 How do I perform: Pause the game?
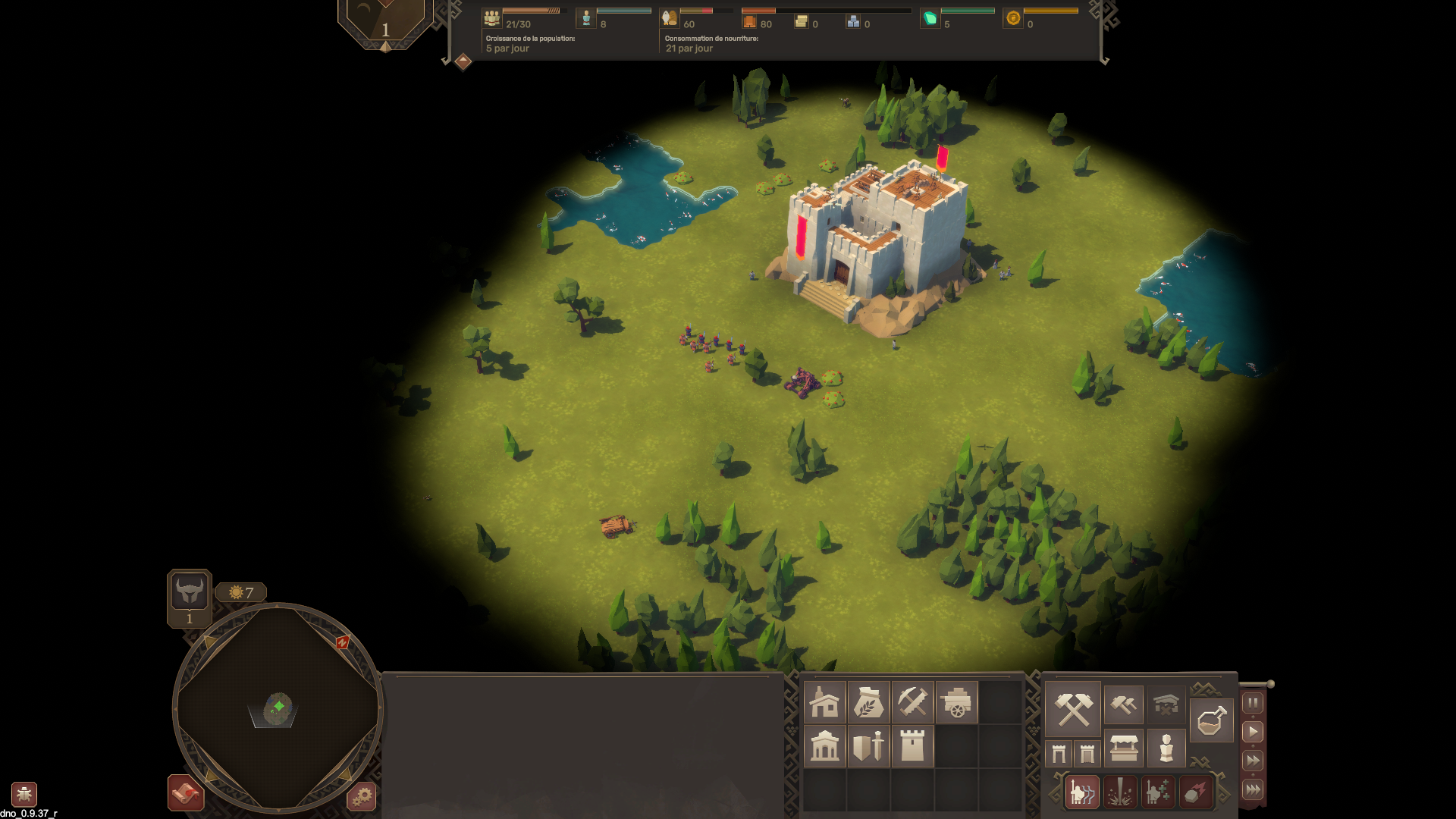1253,703
